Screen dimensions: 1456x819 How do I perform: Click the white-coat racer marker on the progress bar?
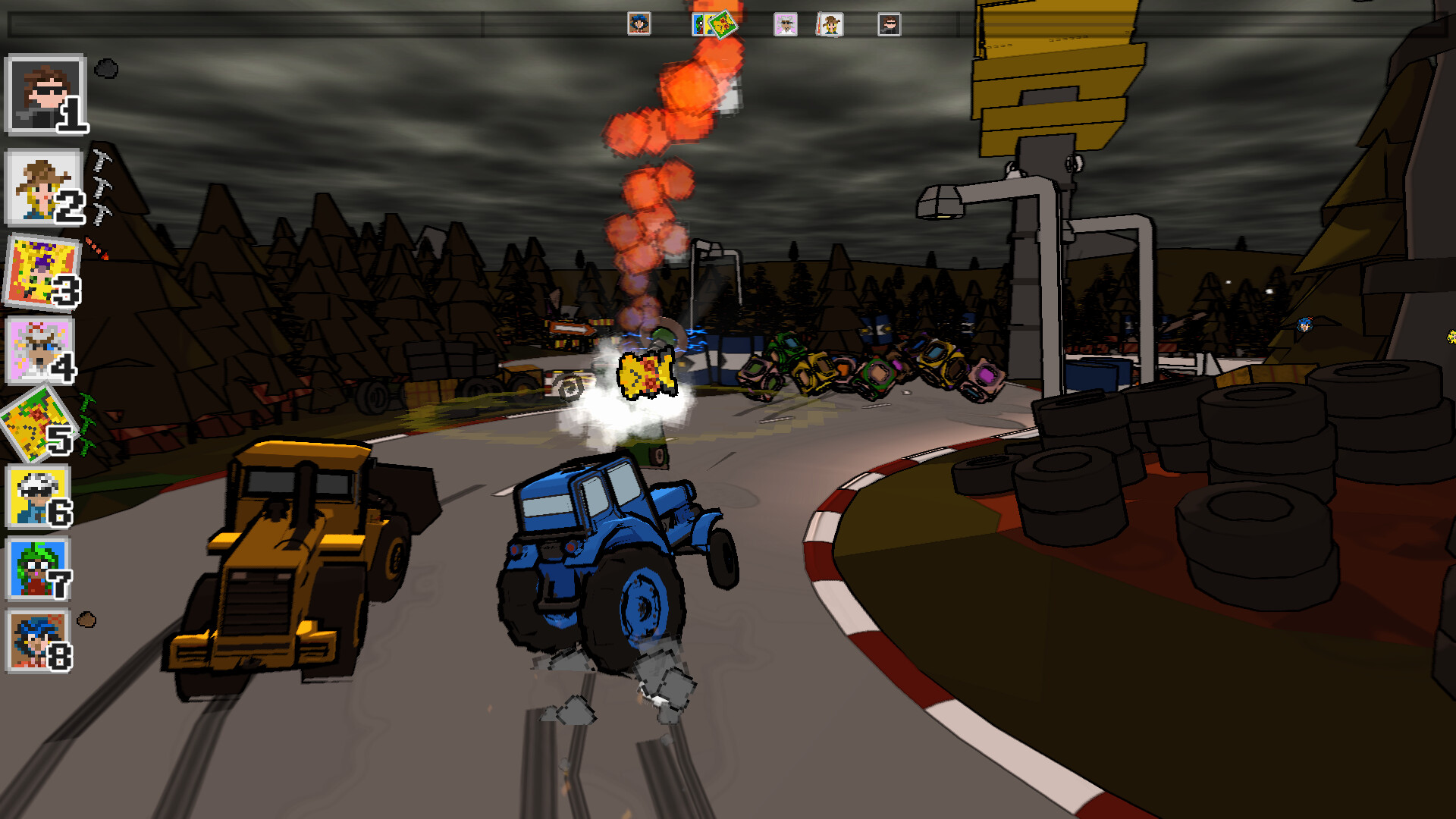pos(786,24)
